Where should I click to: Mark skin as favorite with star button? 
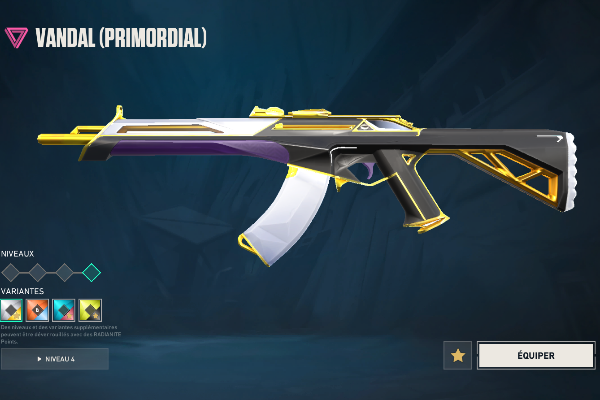point(458,355)
